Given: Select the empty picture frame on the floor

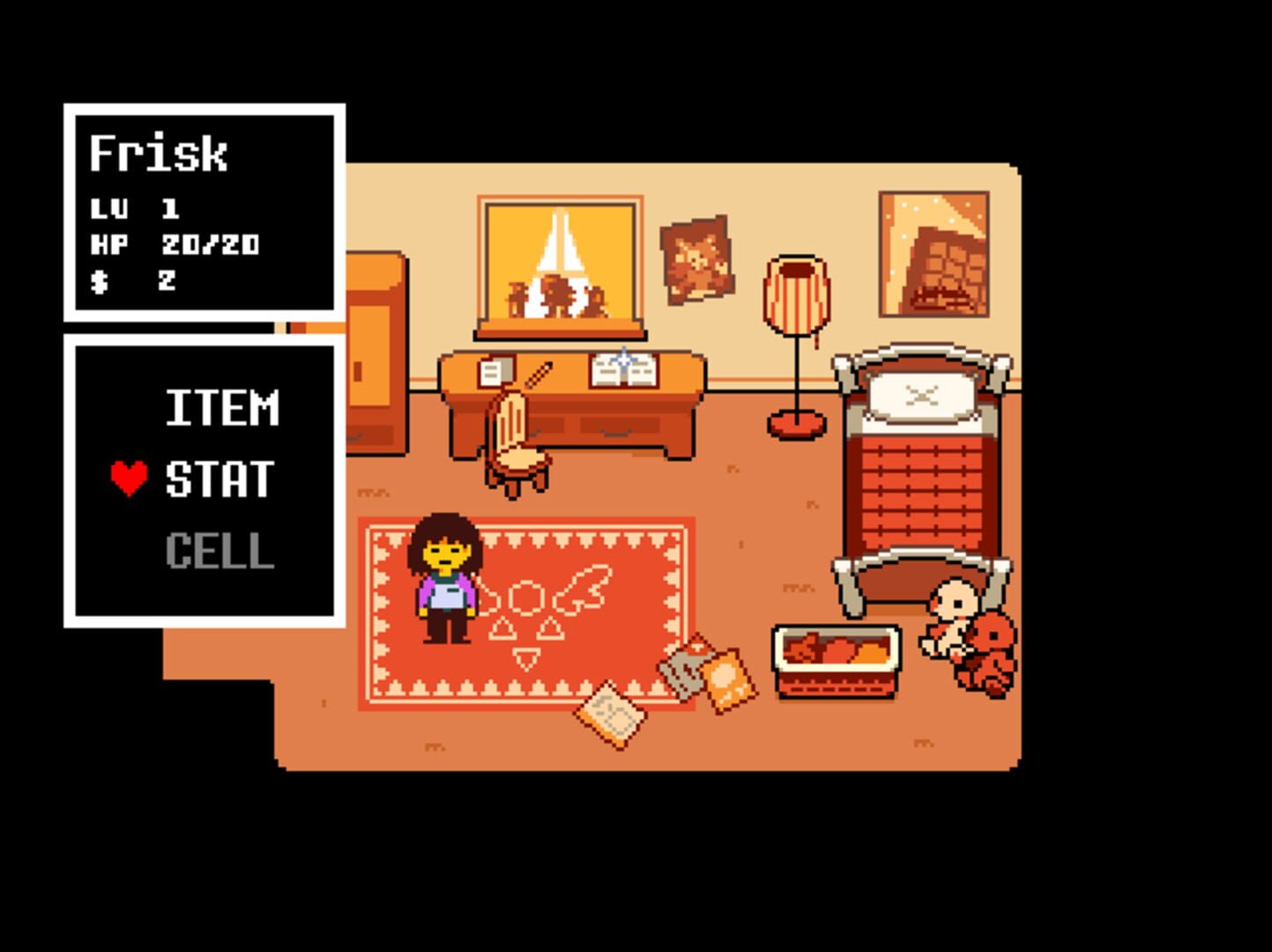Looking at the screenshot, I should (611, 714).
